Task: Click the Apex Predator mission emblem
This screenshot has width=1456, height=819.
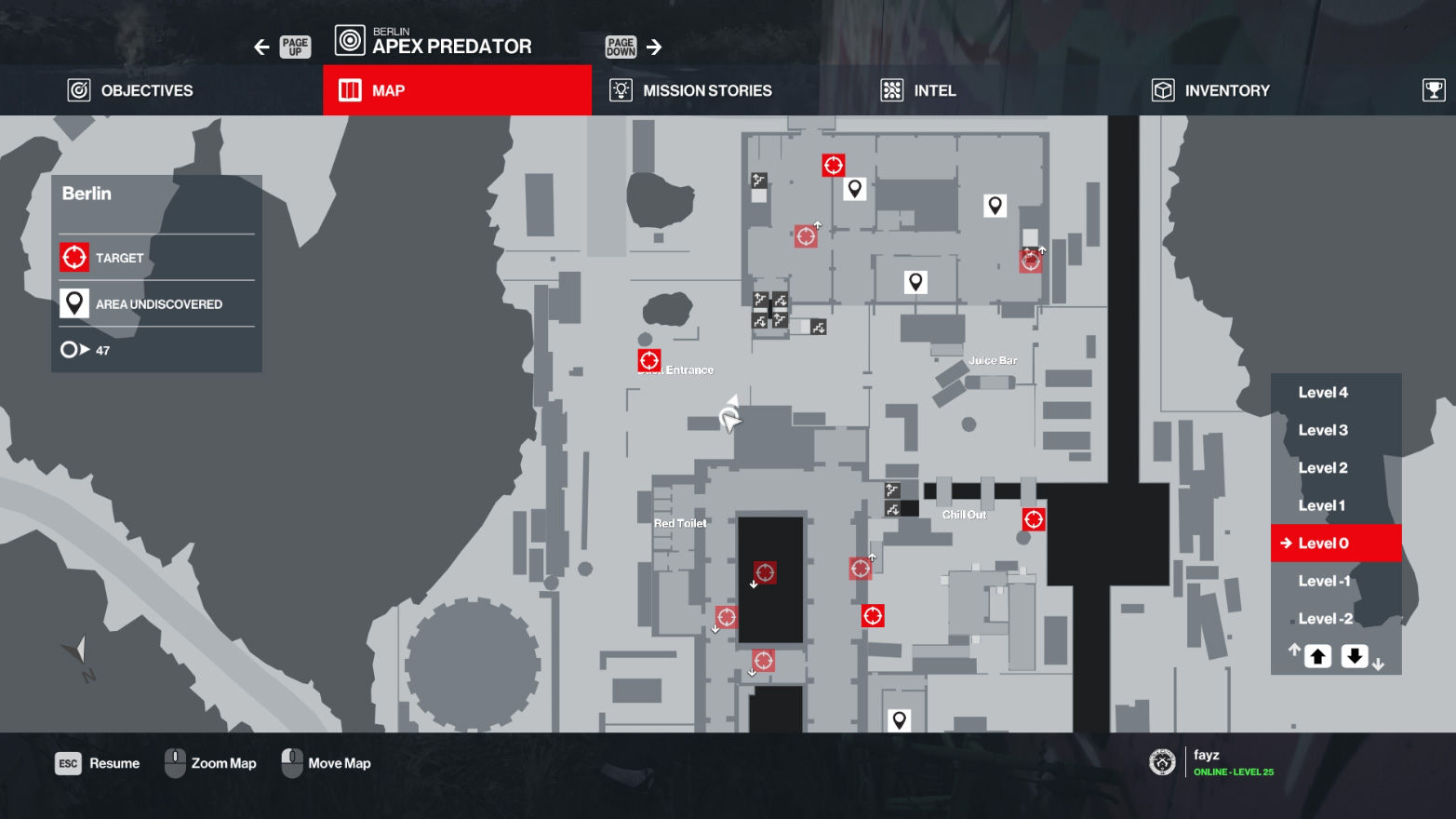Action: point(348,41)
